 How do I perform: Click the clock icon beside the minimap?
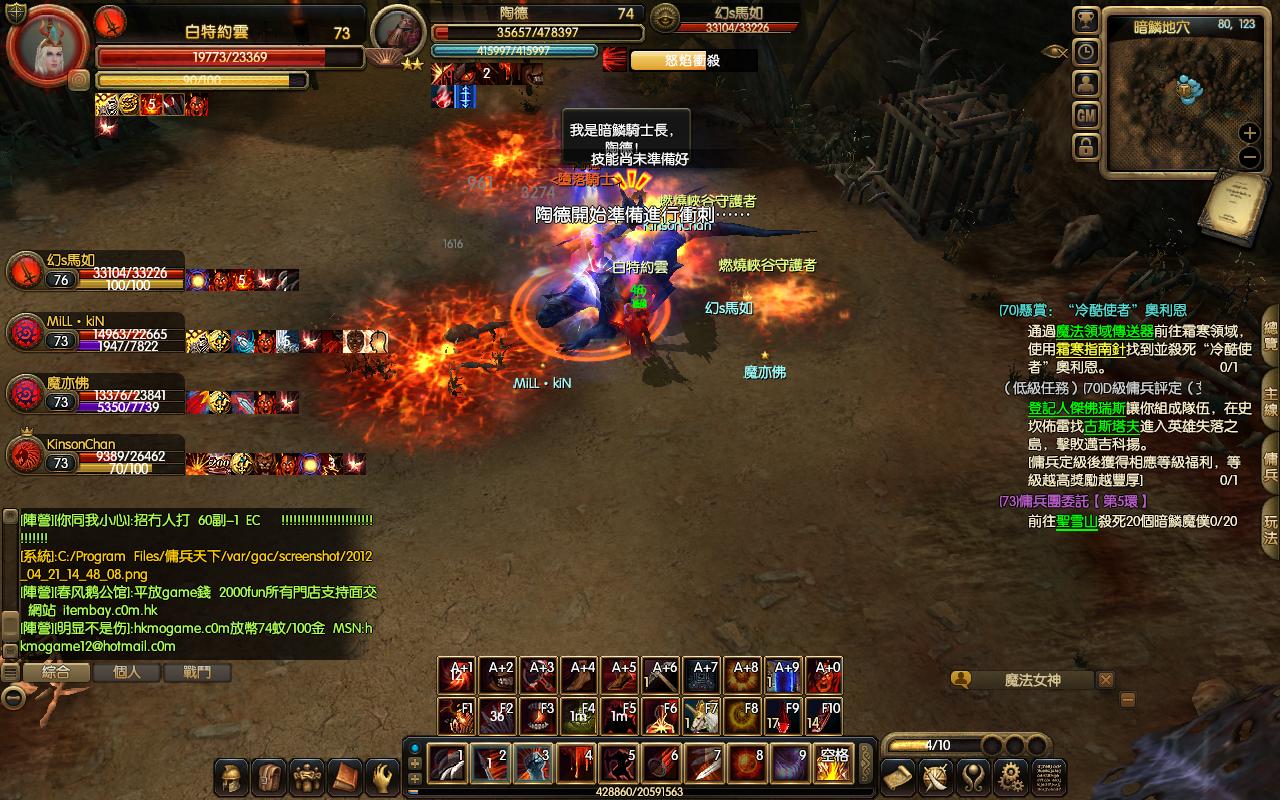click(x=1086, y=53)
